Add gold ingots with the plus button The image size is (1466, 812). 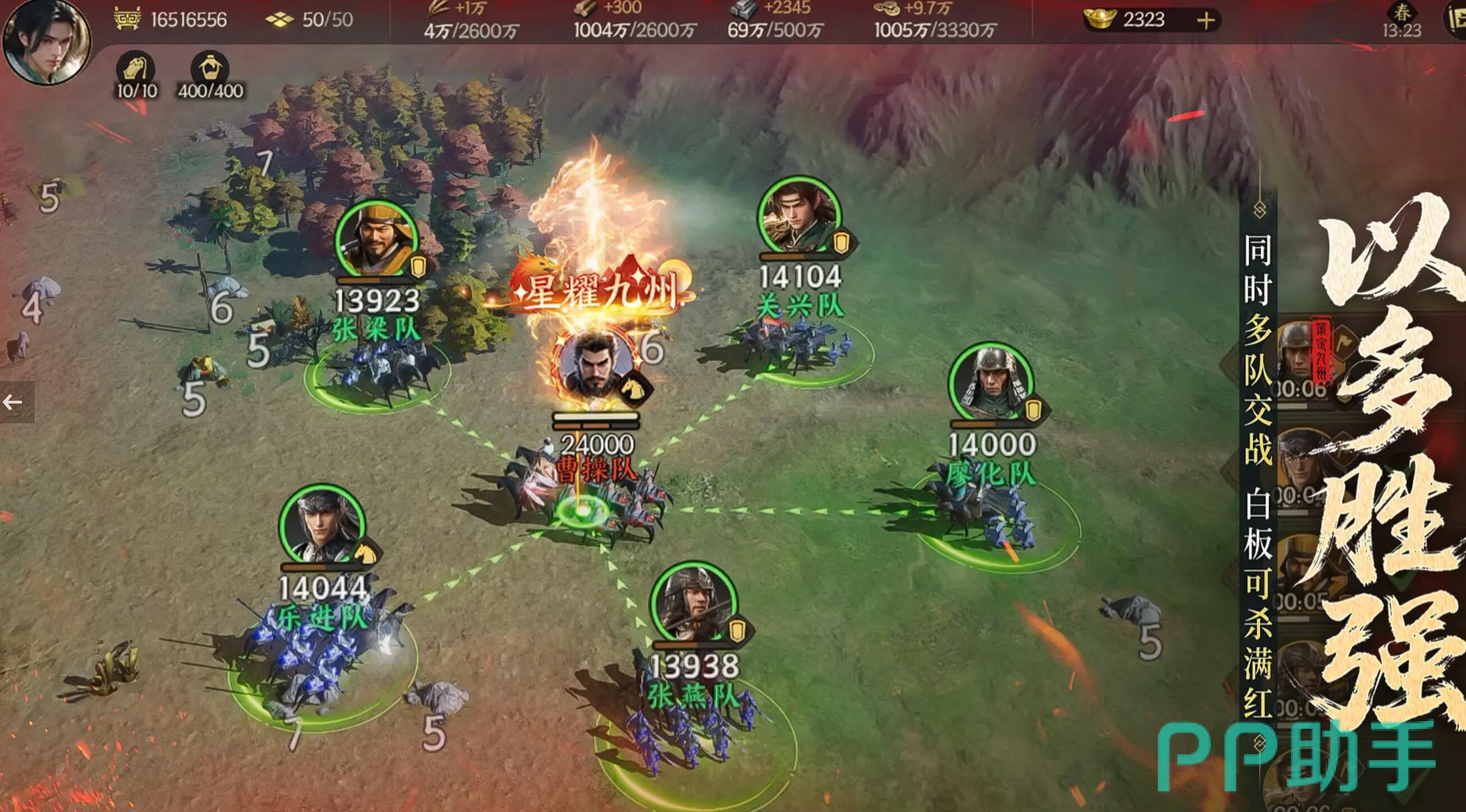1205,21
